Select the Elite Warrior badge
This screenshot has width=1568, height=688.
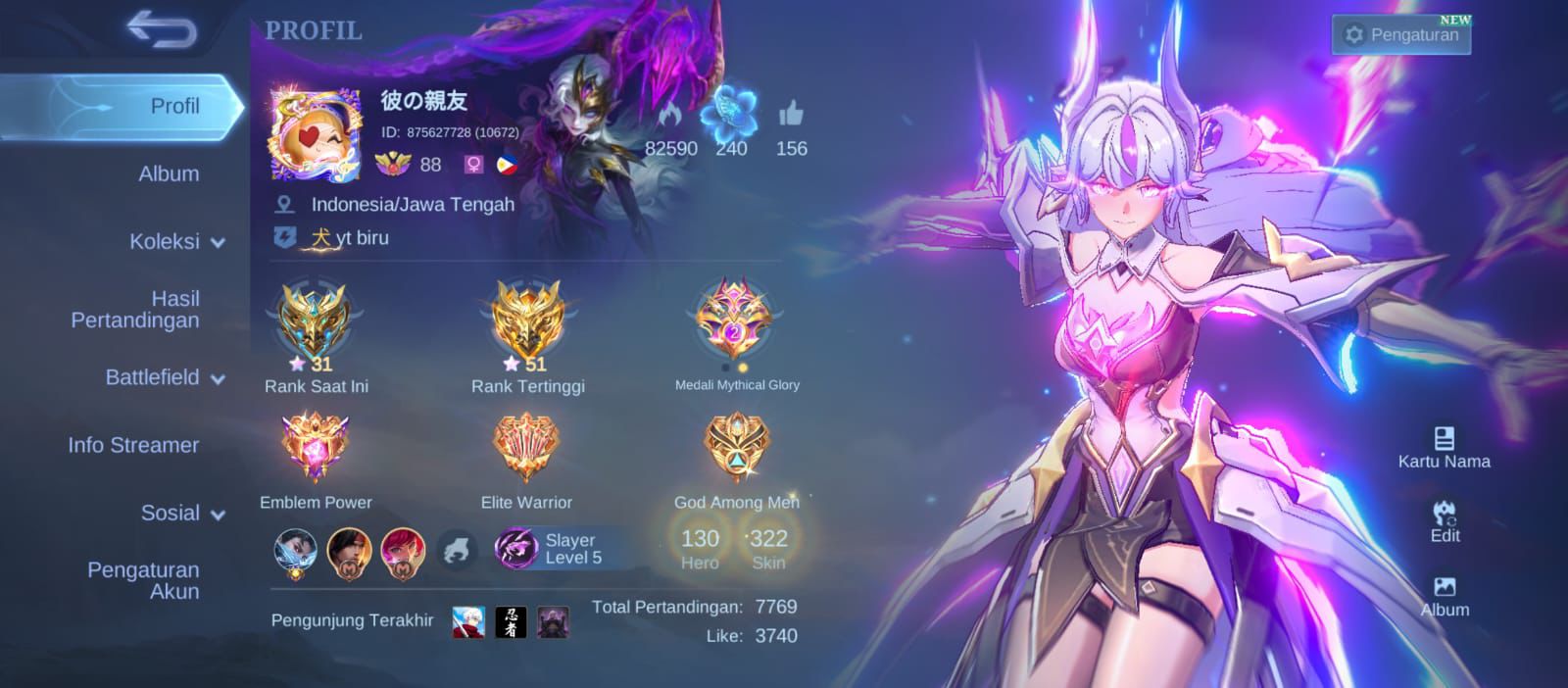click(x=526, y=448)
